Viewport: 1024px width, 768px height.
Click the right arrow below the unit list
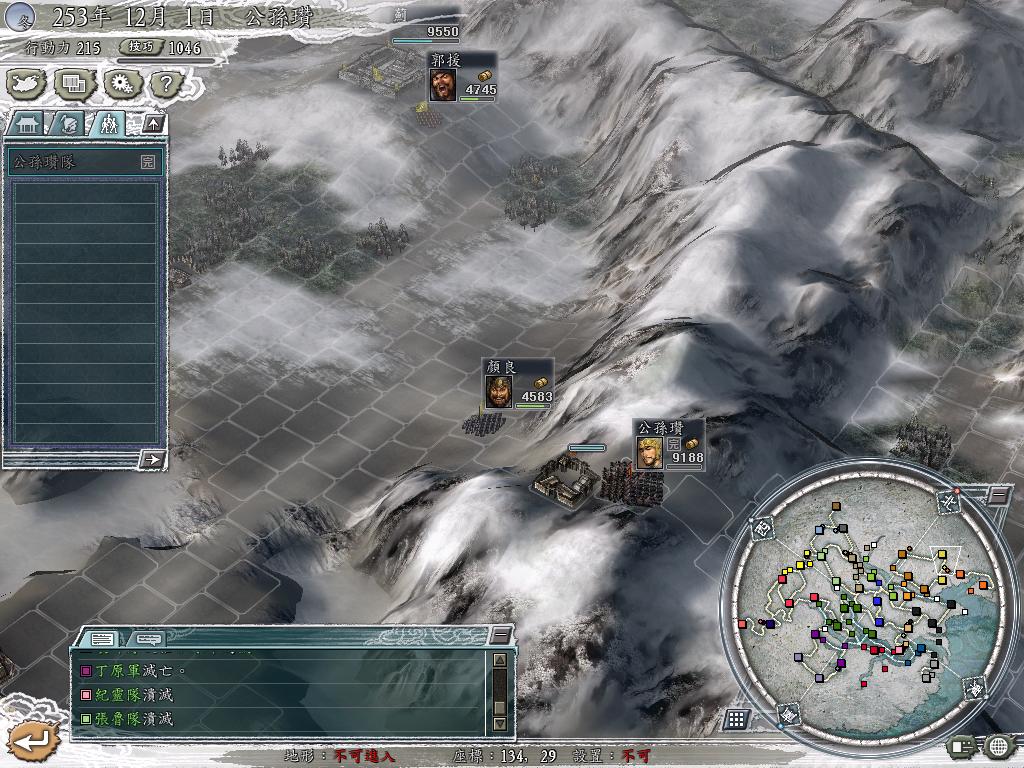152,459
